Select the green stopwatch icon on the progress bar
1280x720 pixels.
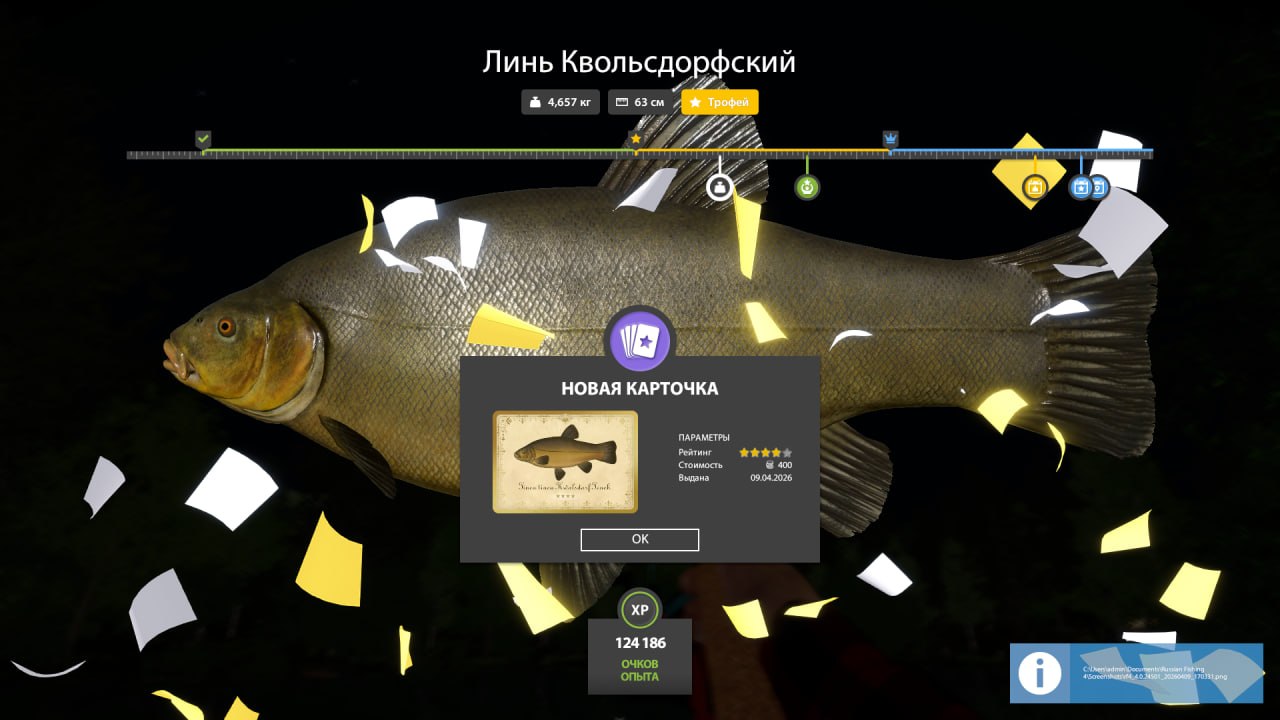click(806, 187)
